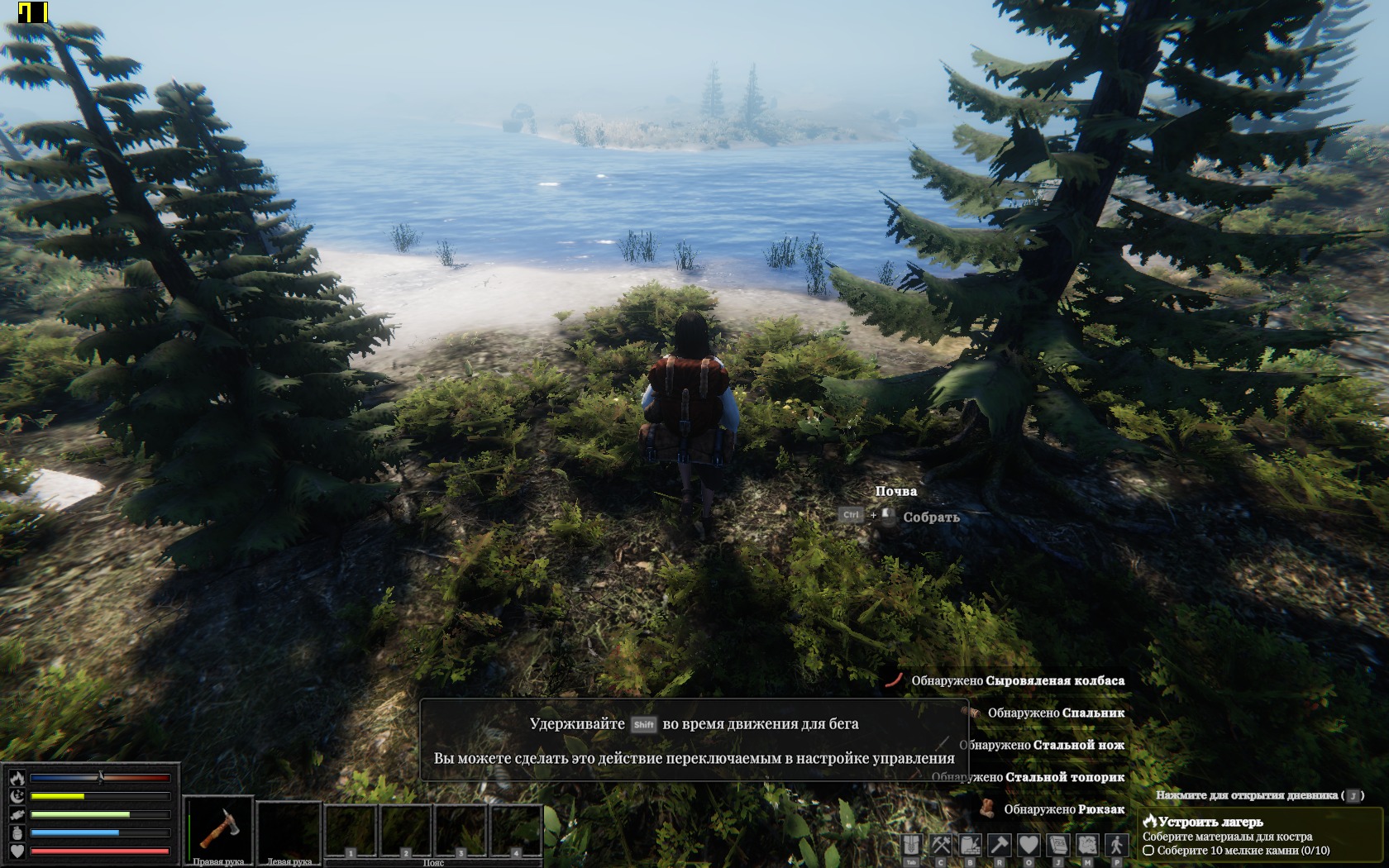
Task: Open the "Устроить лагерь" quest tracker
Action: [x=1210, y=822]
